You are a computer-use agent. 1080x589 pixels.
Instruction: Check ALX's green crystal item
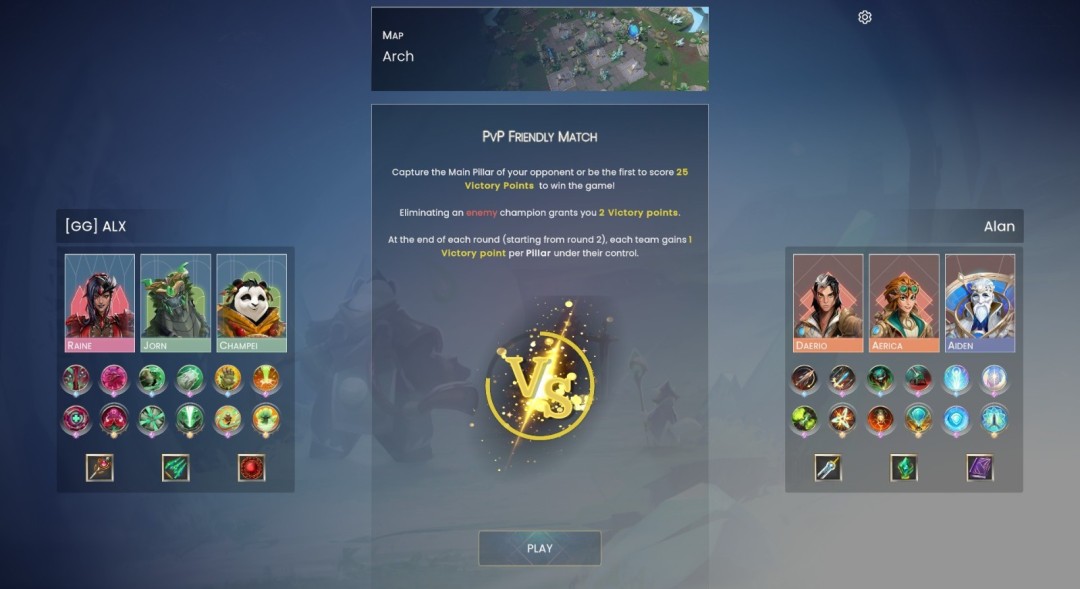click(x=176, y=468)
